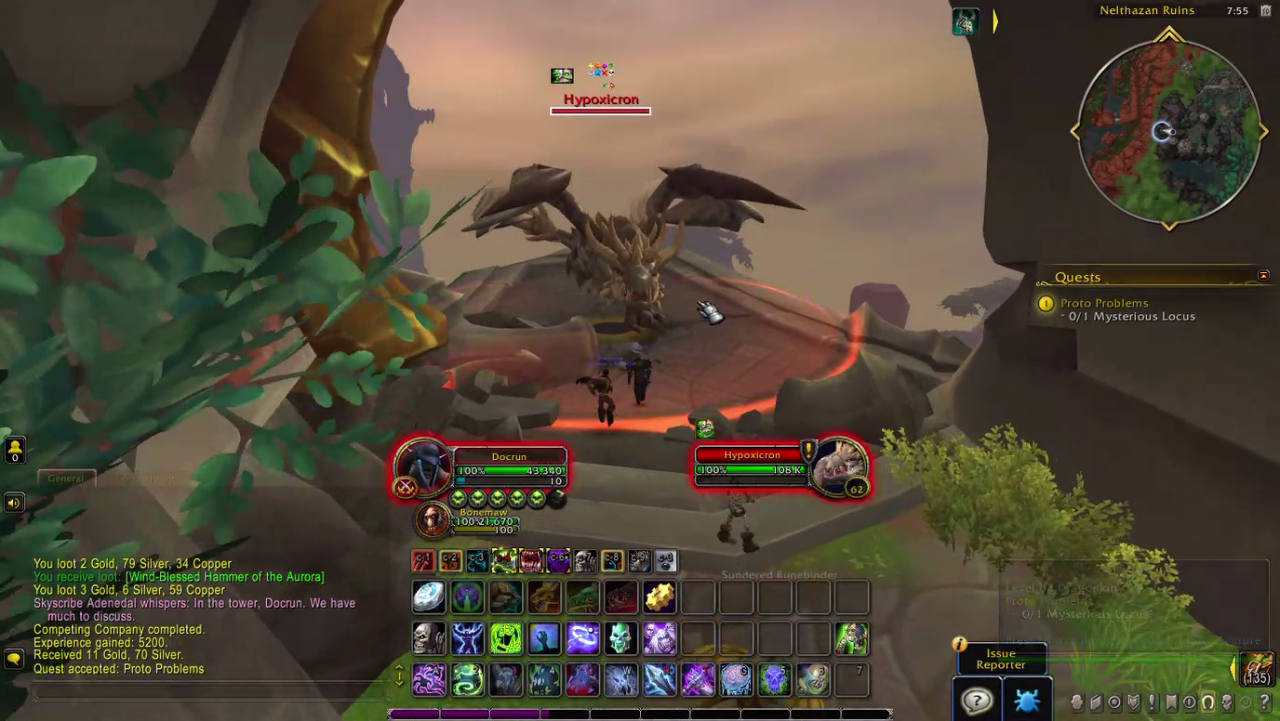This screenshot has height=721, width=1280.
Task: Open the question mark help micro button
Action: (x=1265, y=703)
